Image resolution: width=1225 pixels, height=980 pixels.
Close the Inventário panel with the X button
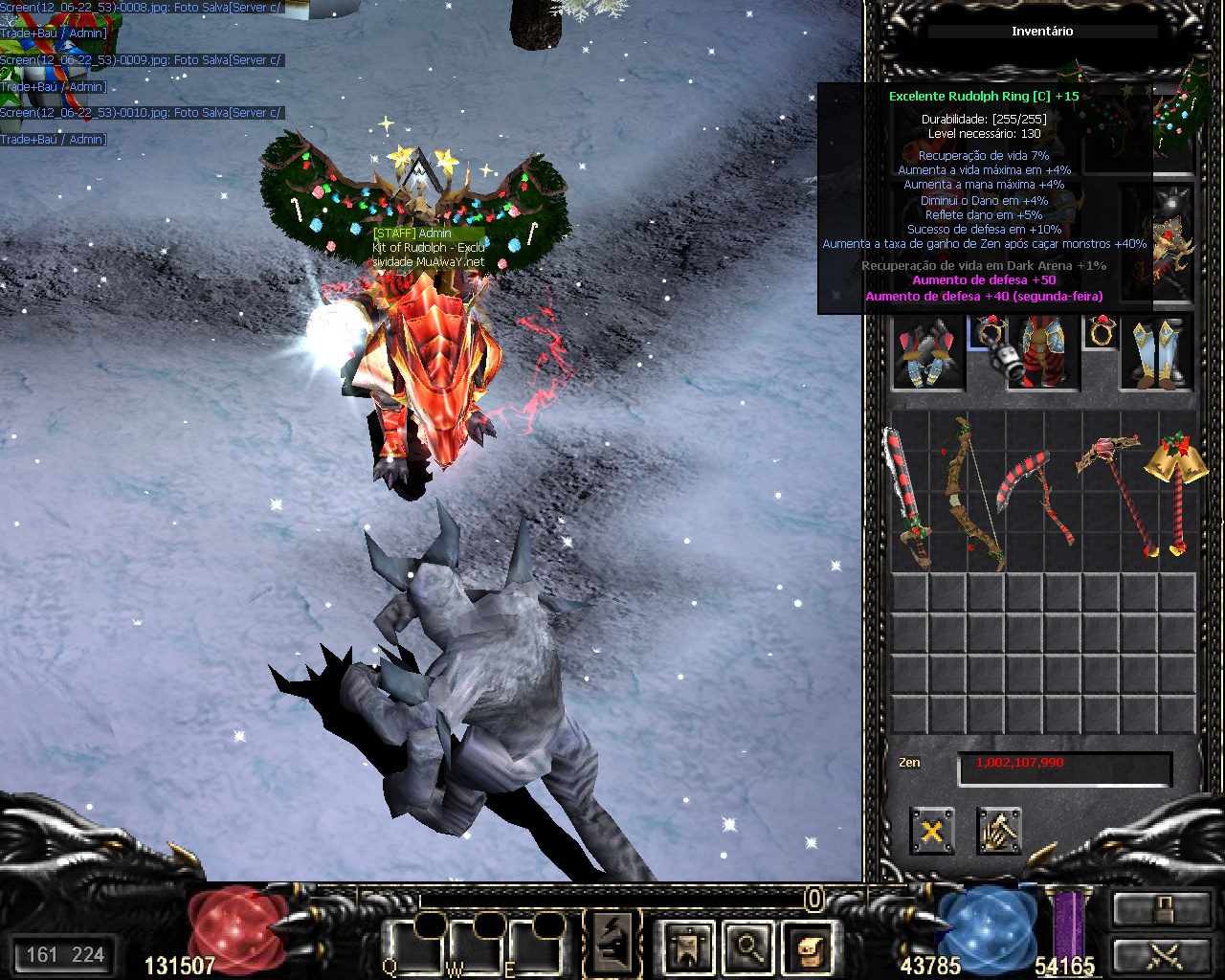coord(931,831)
